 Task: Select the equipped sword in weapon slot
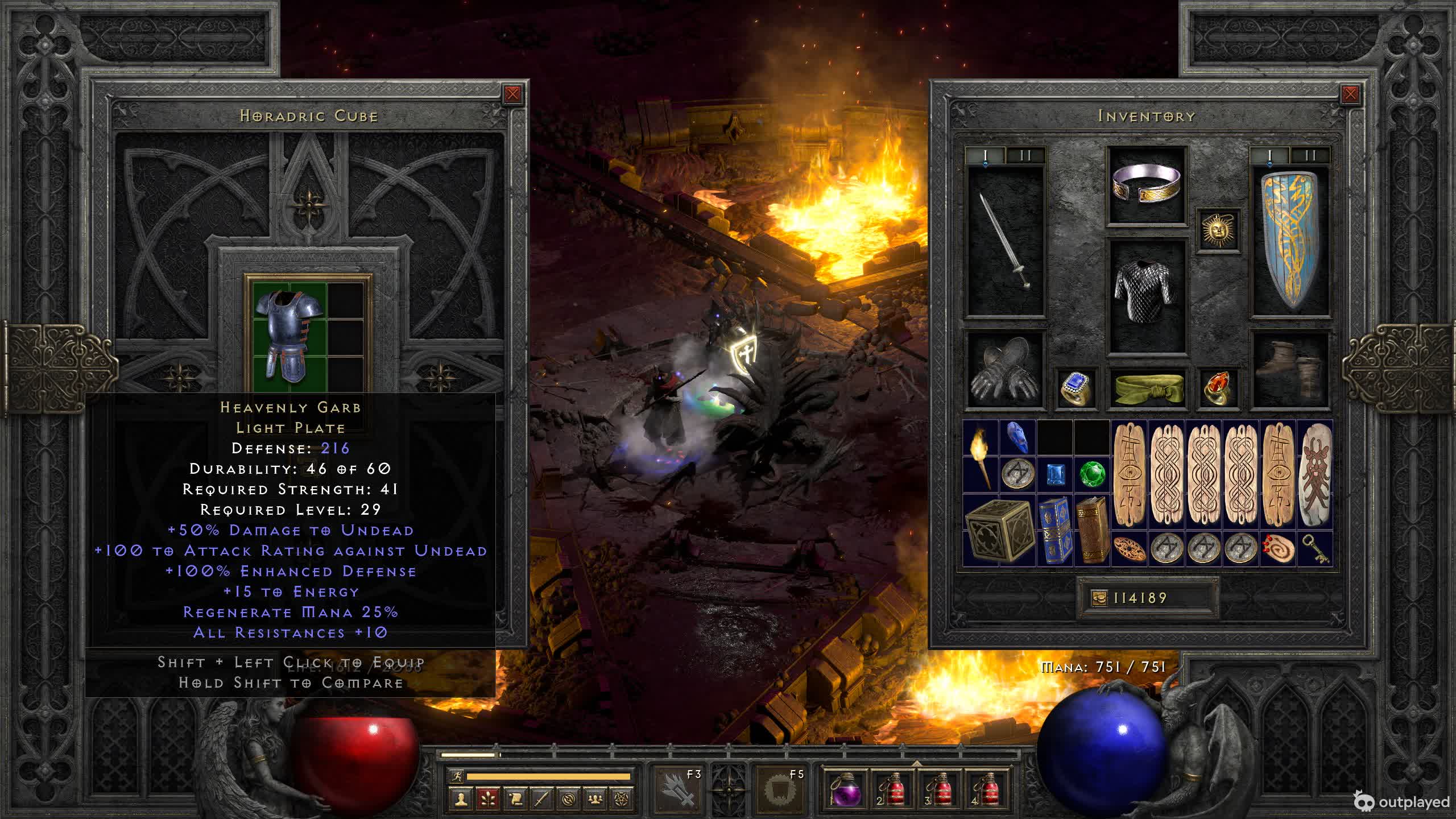pyautogui.click(x=1006, y=240)
